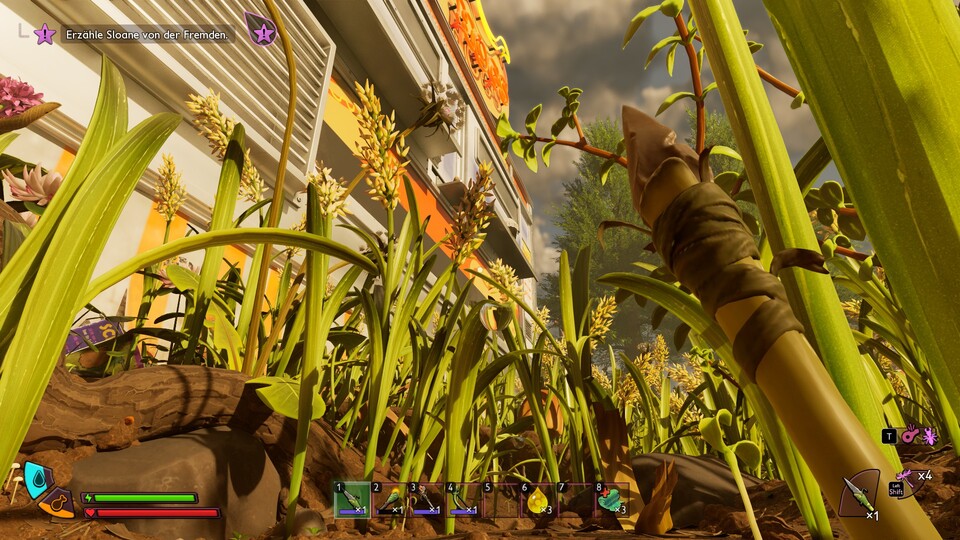
Task: Click the quest waypoint star marker
Action: (x=45, y=34)
